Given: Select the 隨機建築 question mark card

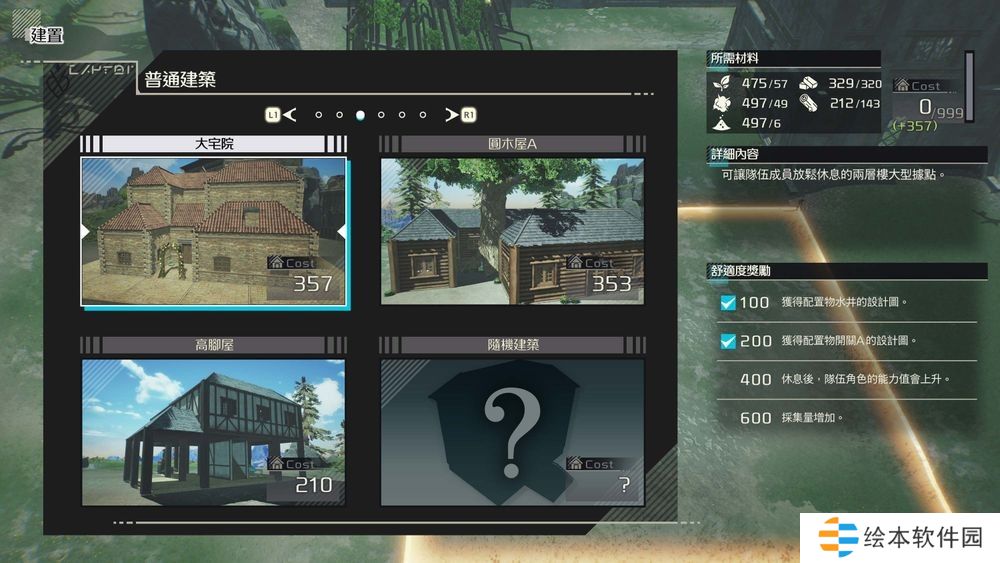Looking at the screenshot, I should point(512,432).
